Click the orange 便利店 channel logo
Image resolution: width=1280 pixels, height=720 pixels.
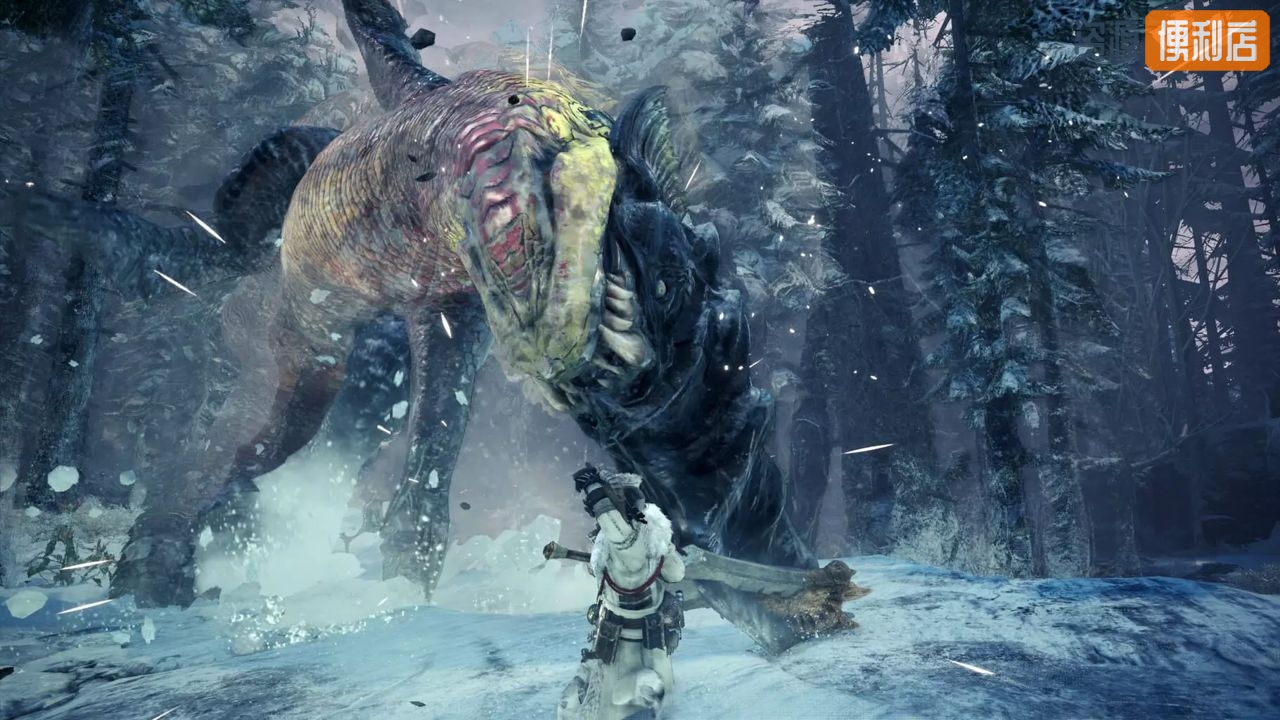pyautogui.click(x=1206, y=41)
